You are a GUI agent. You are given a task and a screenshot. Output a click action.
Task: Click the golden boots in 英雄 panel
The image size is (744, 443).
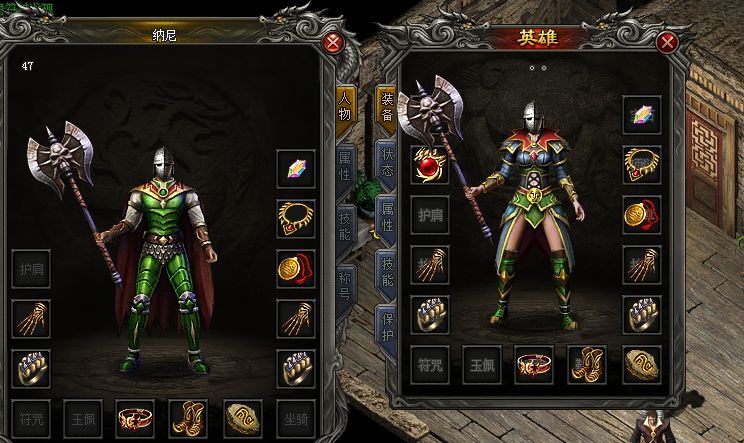click(x=587, y=365)
